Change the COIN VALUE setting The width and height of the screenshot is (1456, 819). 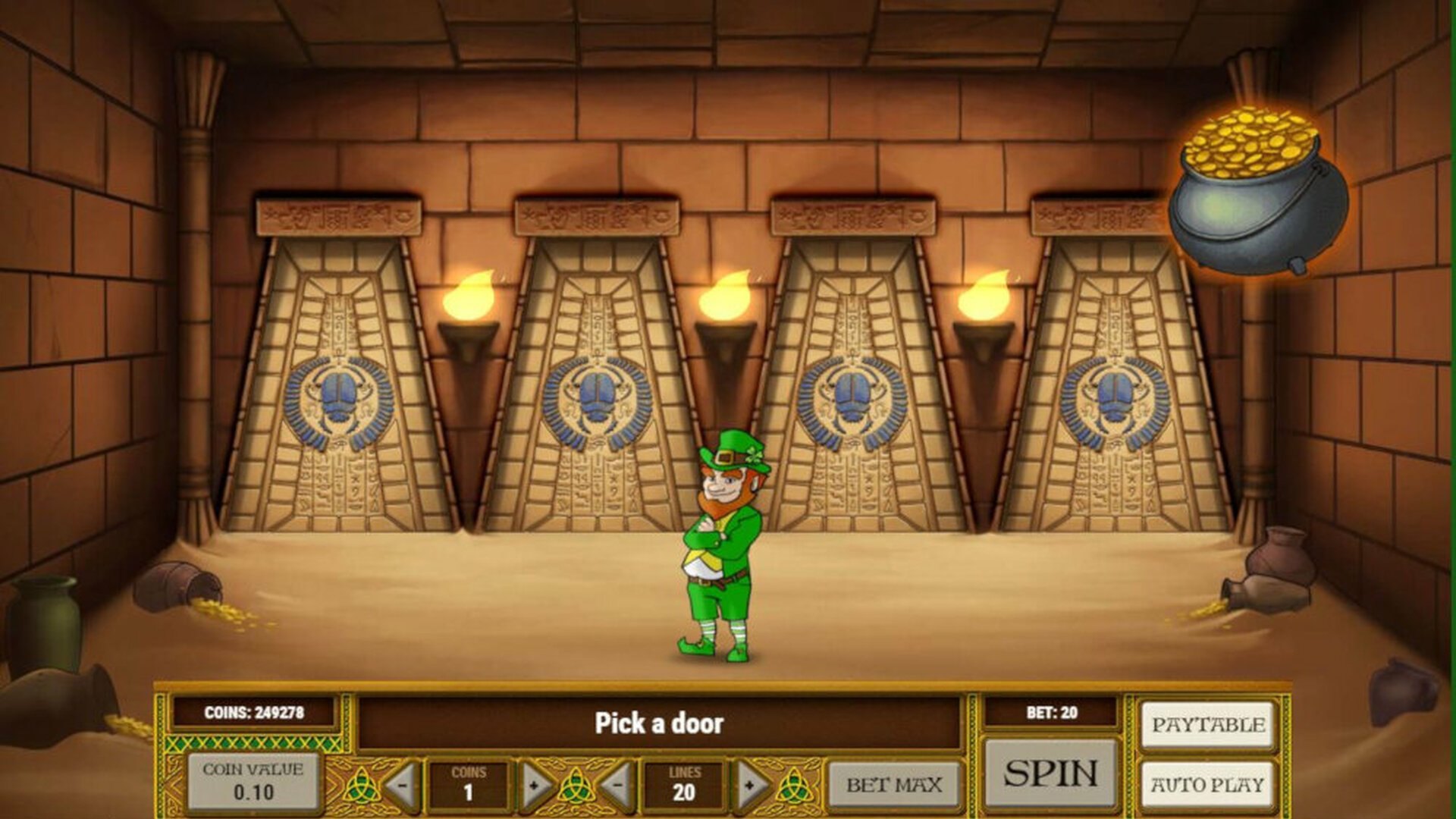click(x=253, y=781)
